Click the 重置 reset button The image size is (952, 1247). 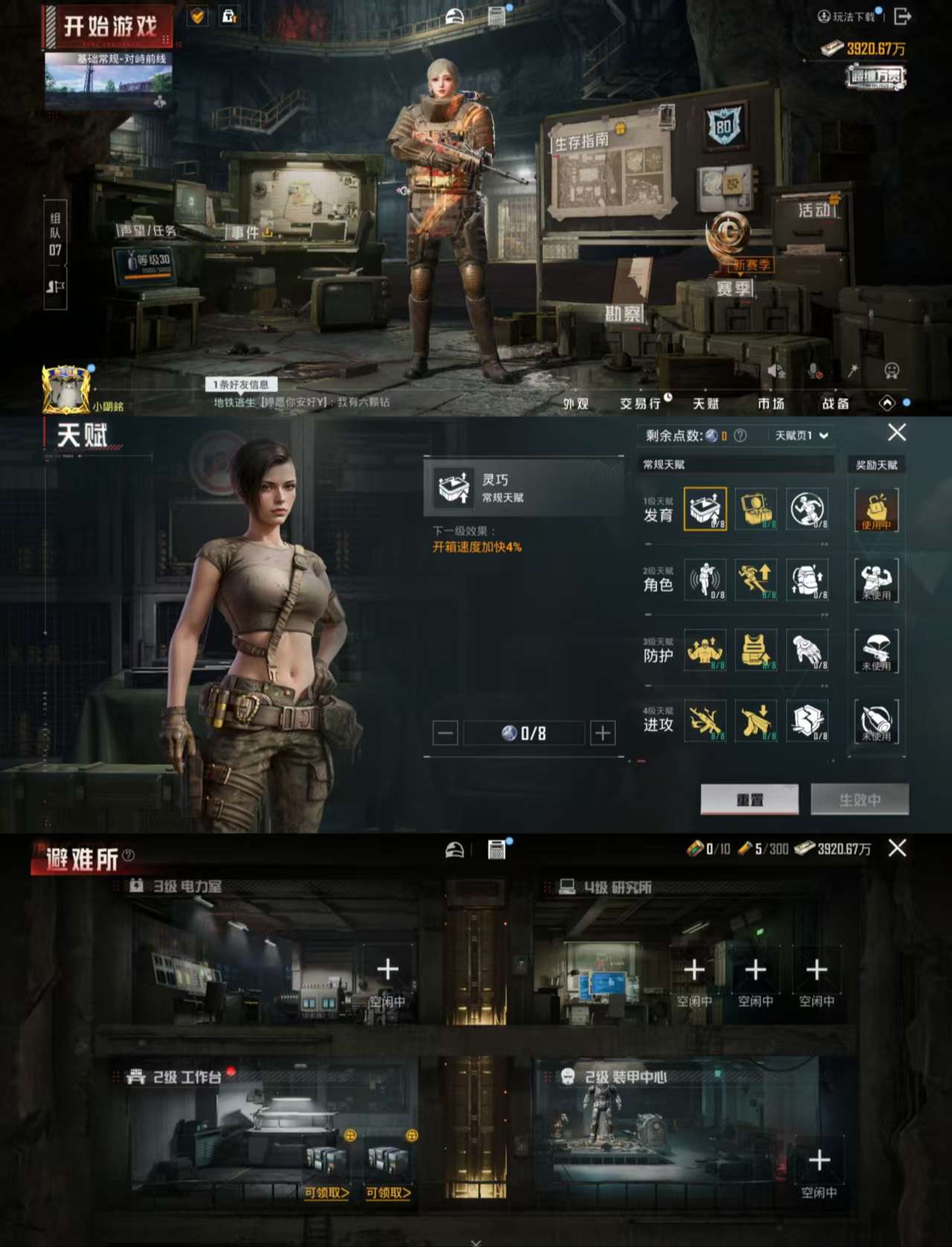750,799
